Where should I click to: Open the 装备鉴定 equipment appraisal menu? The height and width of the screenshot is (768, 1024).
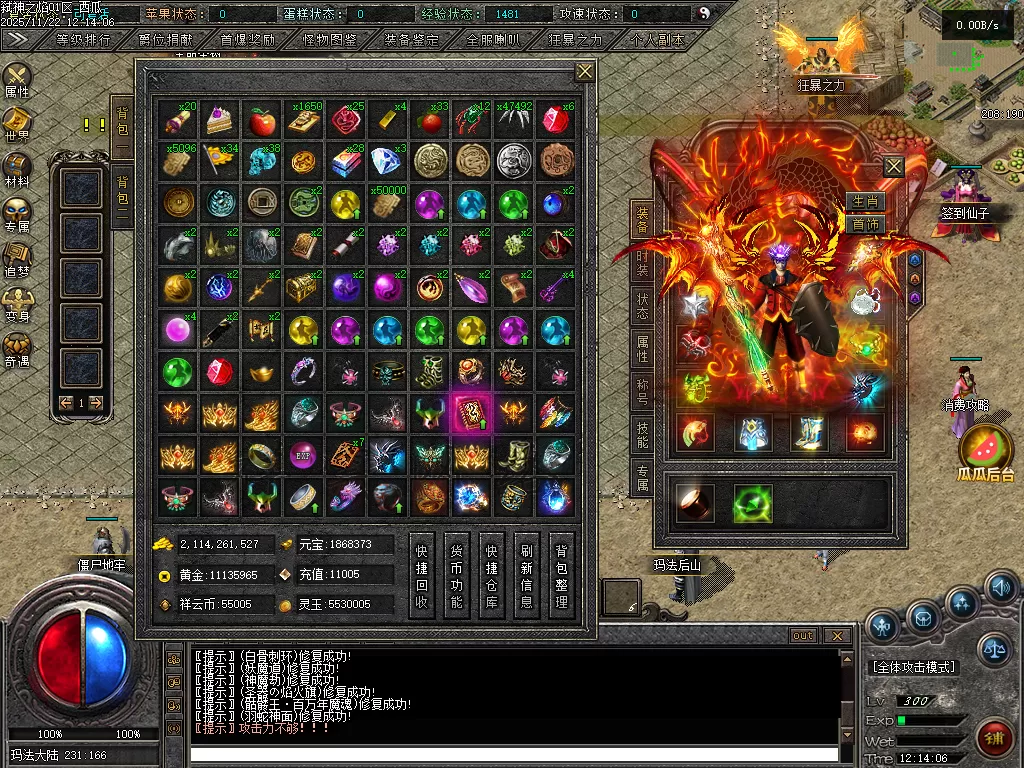click(x=411, y=40)
